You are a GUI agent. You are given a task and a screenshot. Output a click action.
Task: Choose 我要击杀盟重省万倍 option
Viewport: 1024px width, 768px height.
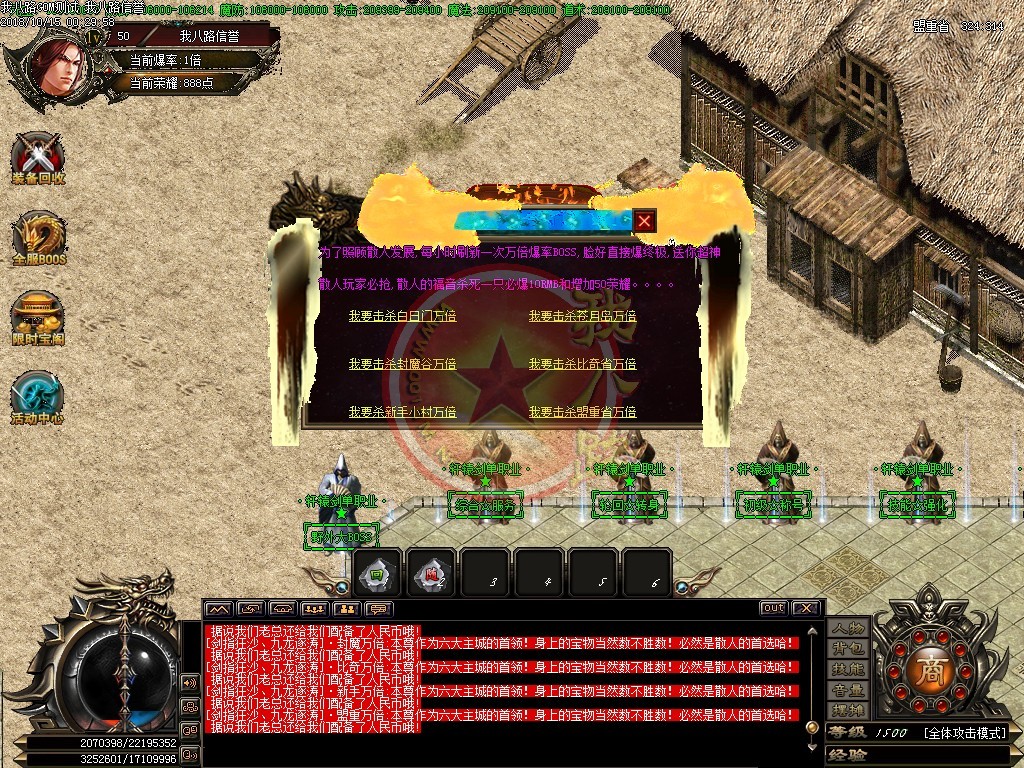582,412
